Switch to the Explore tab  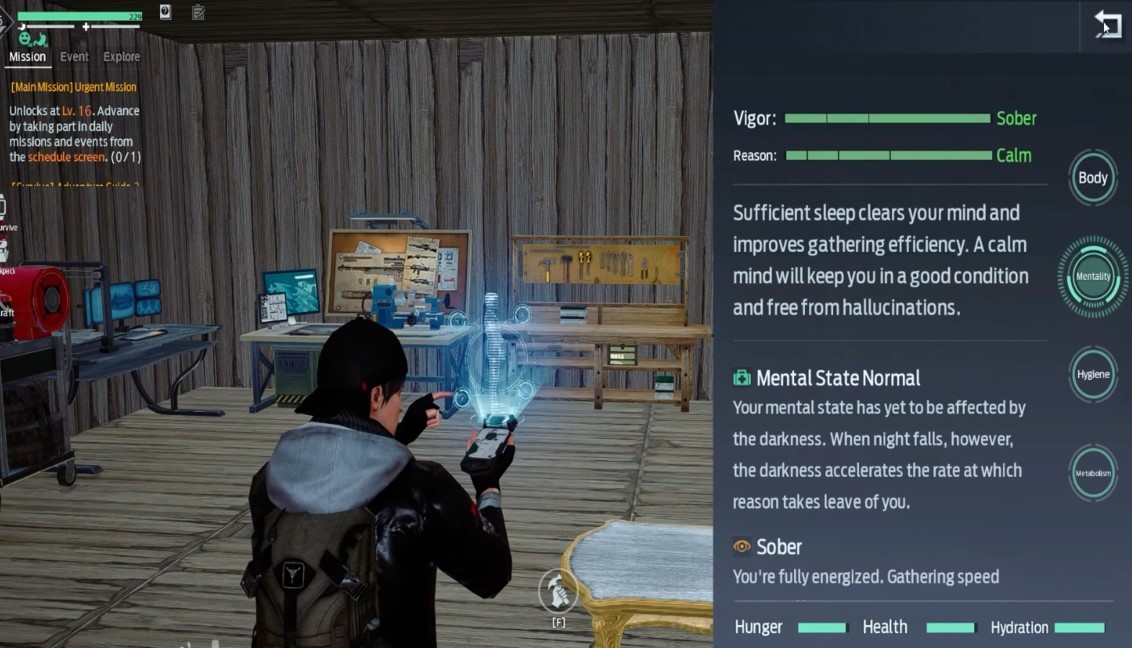[122, 57]
